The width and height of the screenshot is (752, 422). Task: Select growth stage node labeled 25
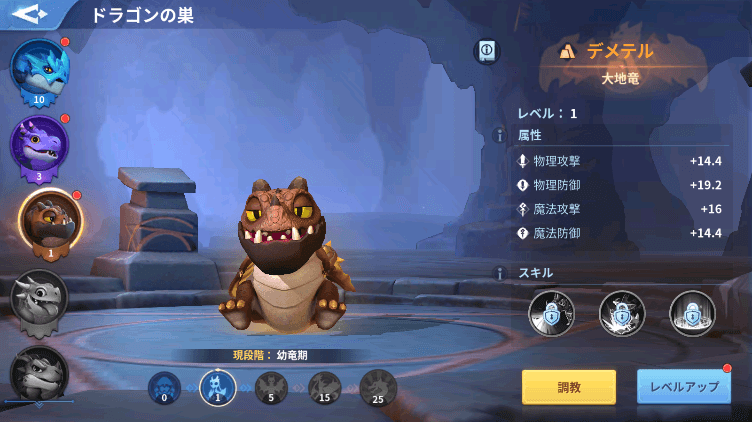tap(378, 387)
